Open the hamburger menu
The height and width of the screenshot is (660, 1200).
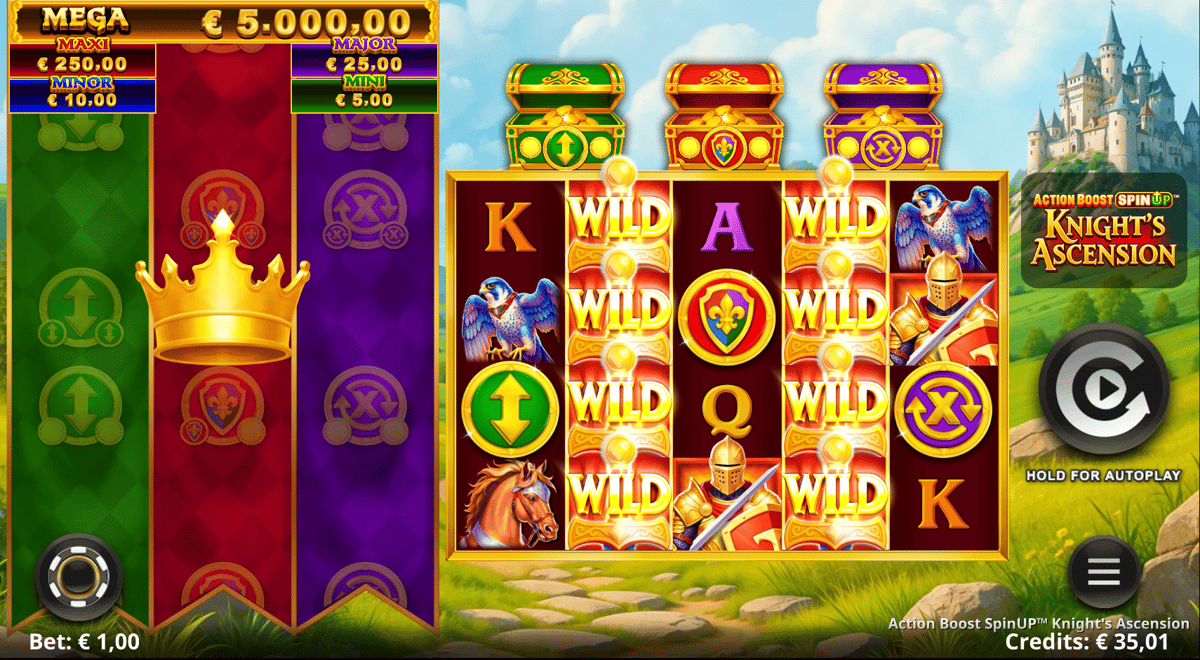tap(1103, 572)
